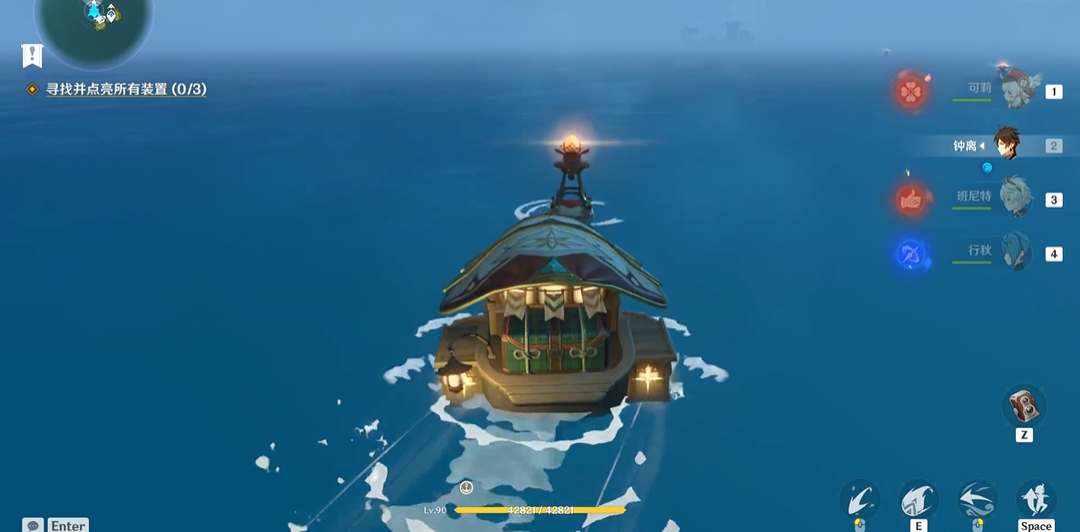Activate the boat's dash arrow skill

coord(977,499)
